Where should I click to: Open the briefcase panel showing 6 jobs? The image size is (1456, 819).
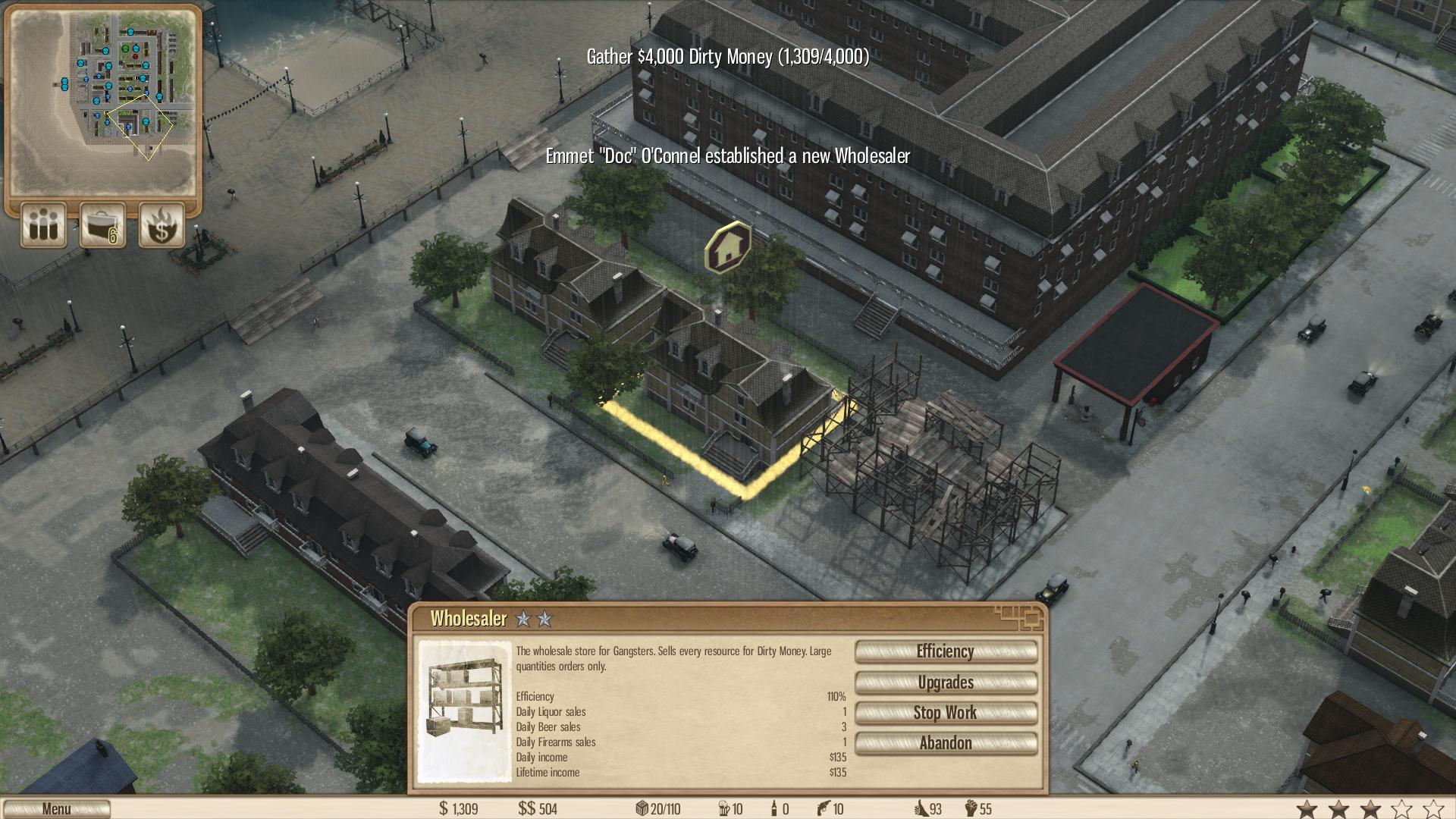point(102,225)
